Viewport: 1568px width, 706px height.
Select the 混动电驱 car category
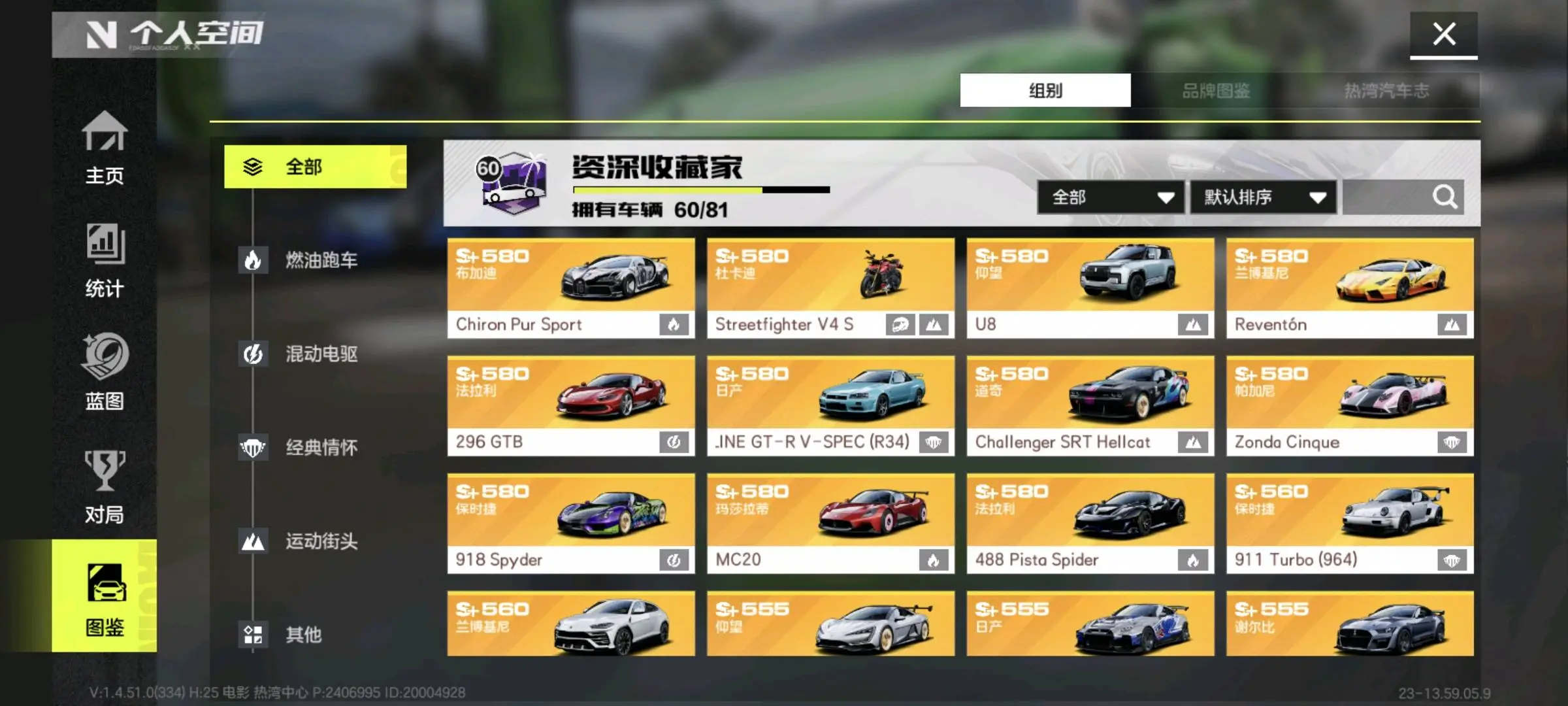pyautogui.click(x=320, y=354)
